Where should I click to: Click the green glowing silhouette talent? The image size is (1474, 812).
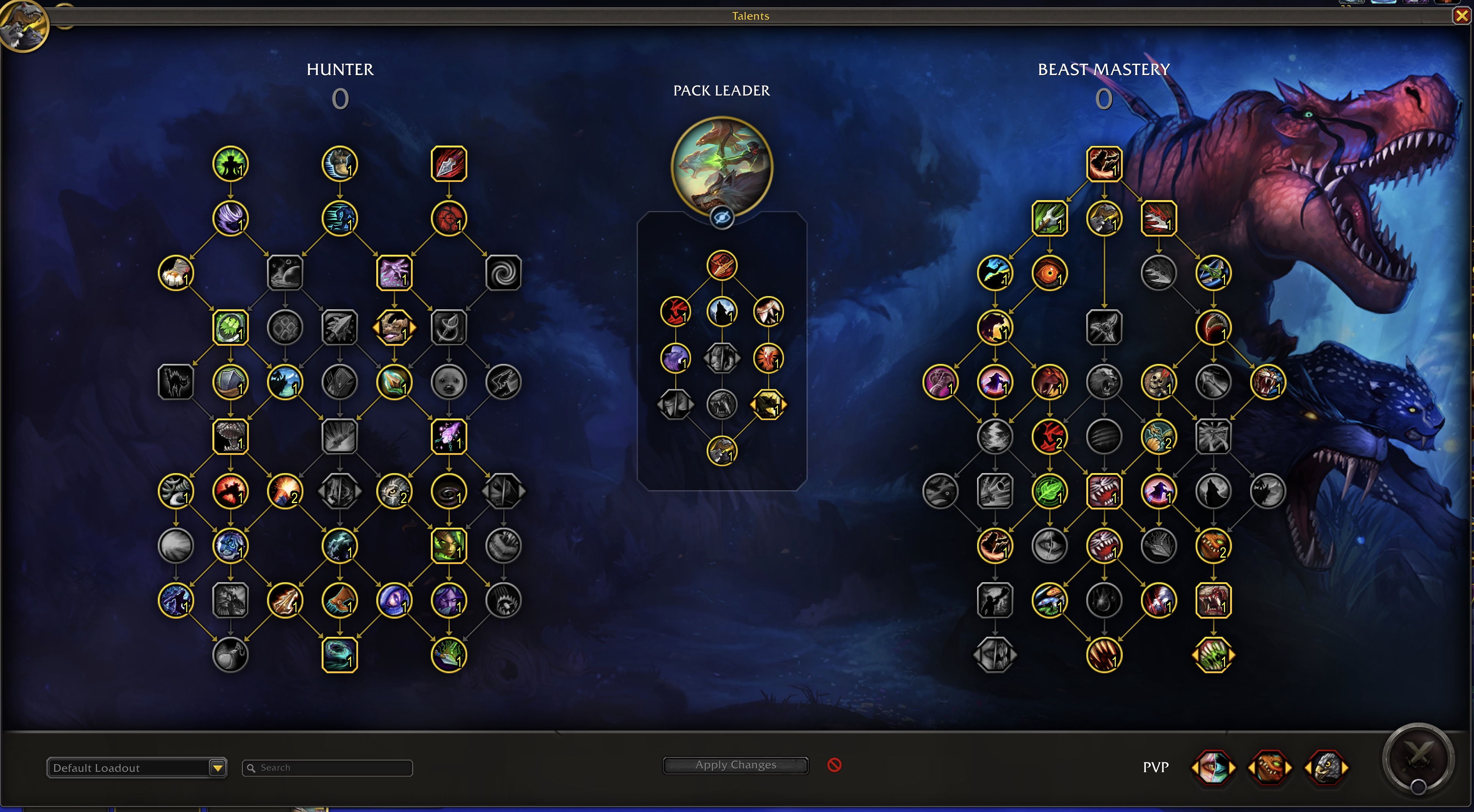[x=230, y=164]
